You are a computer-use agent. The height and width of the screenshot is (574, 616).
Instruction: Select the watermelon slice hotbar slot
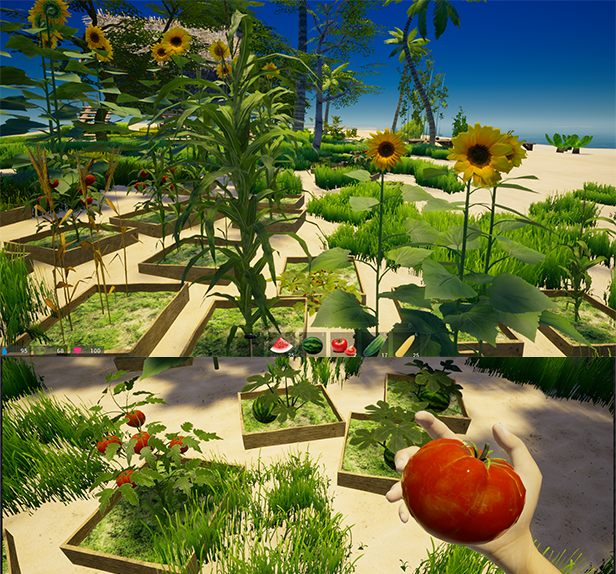[282, 345]
